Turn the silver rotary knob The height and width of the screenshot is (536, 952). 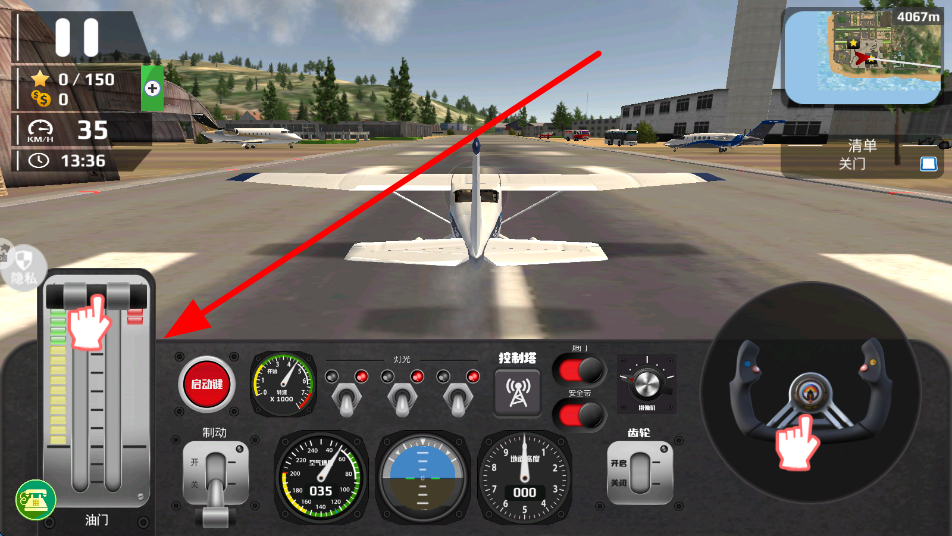coord(646,383)
